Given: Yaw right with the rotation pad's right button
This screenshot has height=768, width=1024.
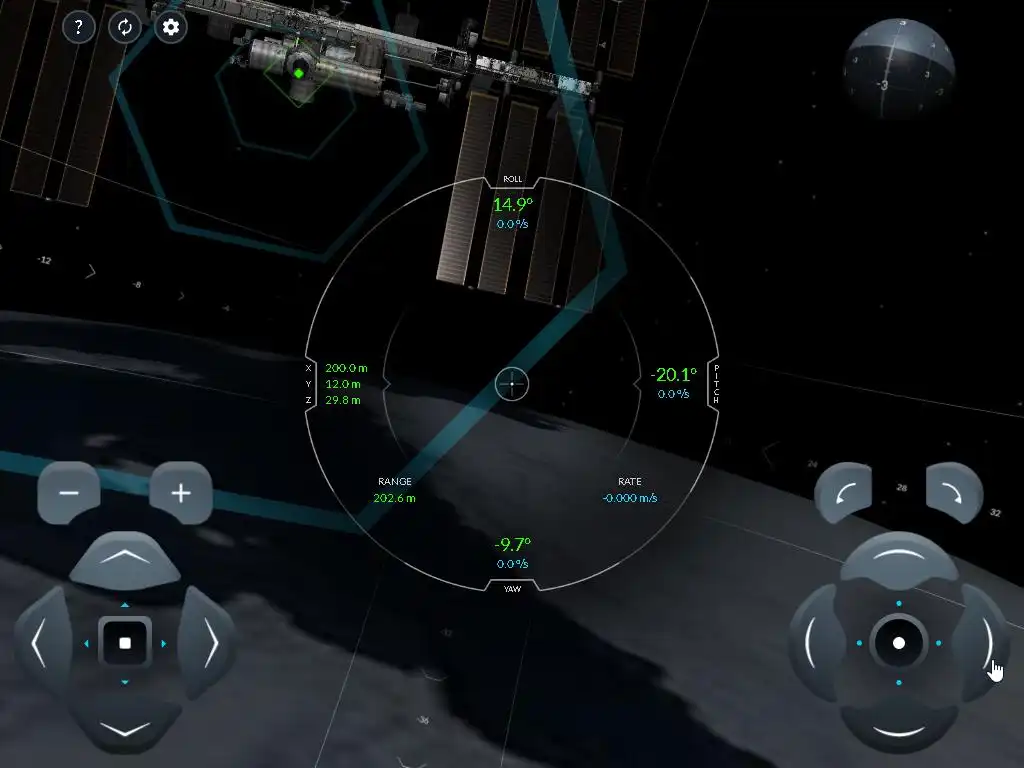Looking at the screenshot, I should pyautogui.click(x=983, y=643).
